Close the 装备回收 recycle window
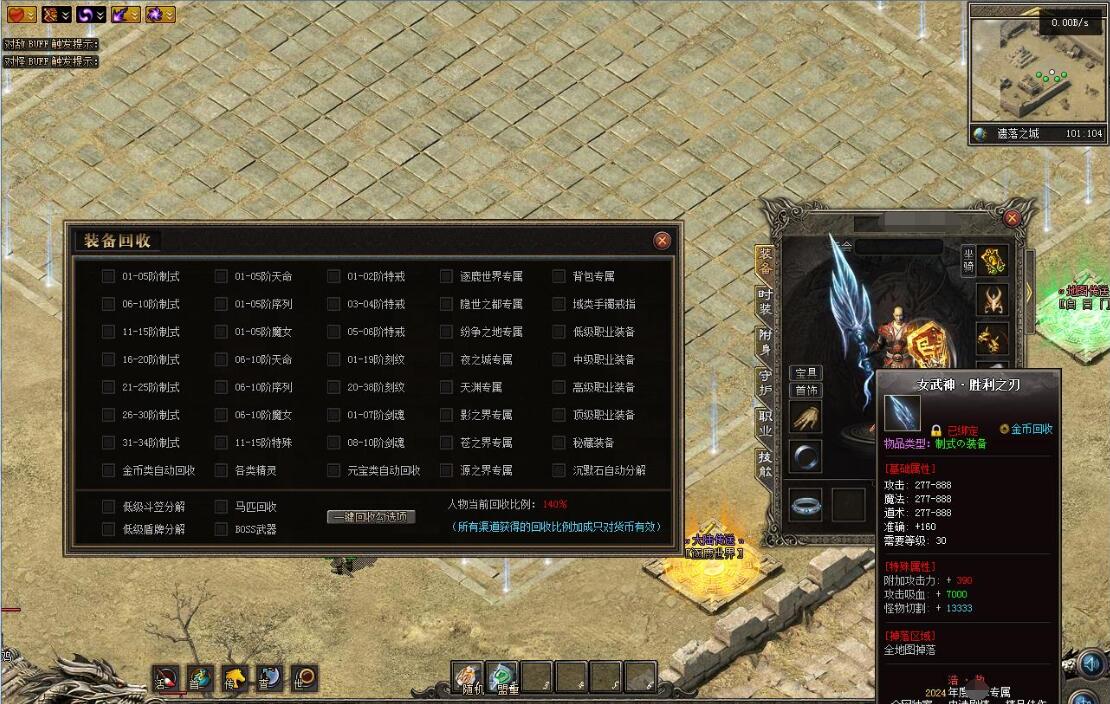Viewport: 1110px width, 704px height. point(661,240)
